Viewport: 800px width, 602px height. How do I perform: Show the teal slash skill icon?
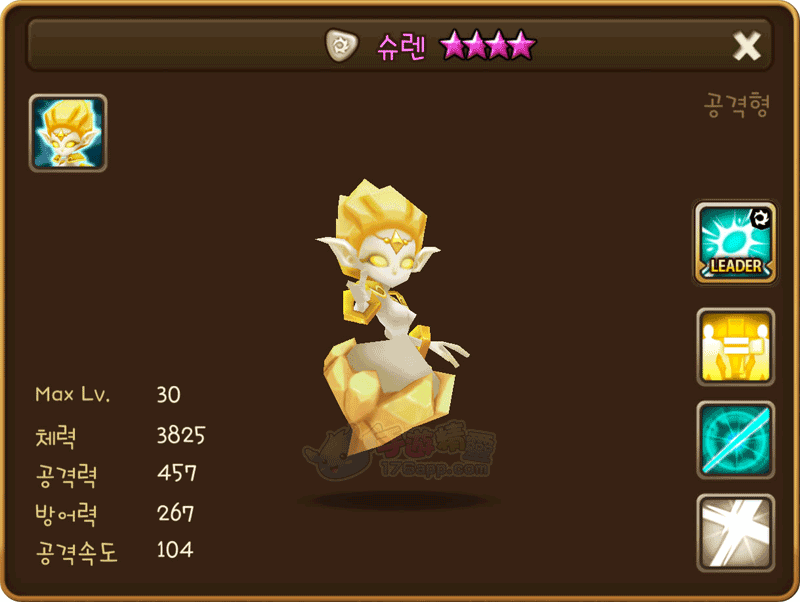coord(735,440)
